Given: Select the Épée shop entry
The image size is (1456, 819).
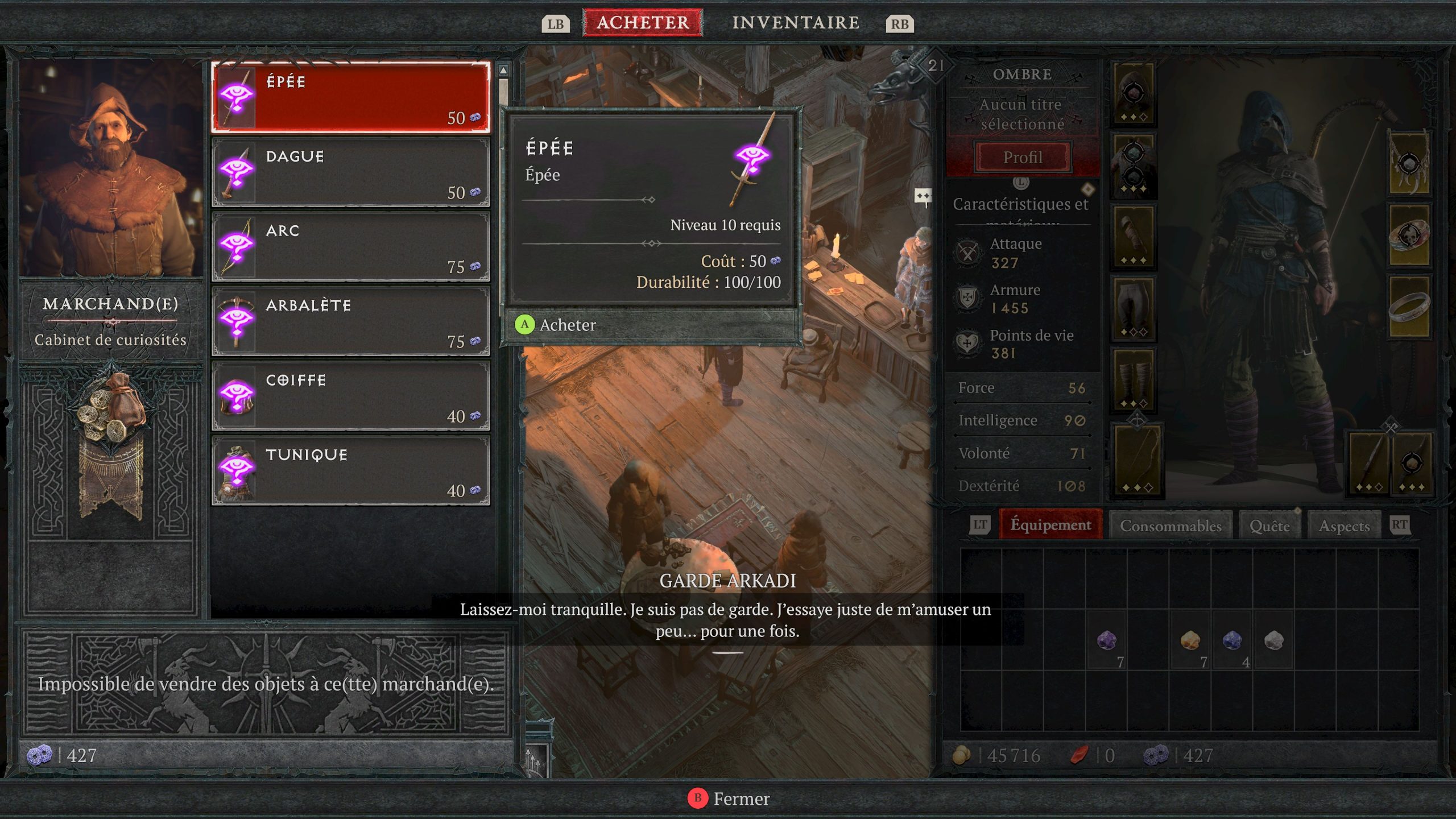Looking at the screenshot, I should click(x=350, y=97).
